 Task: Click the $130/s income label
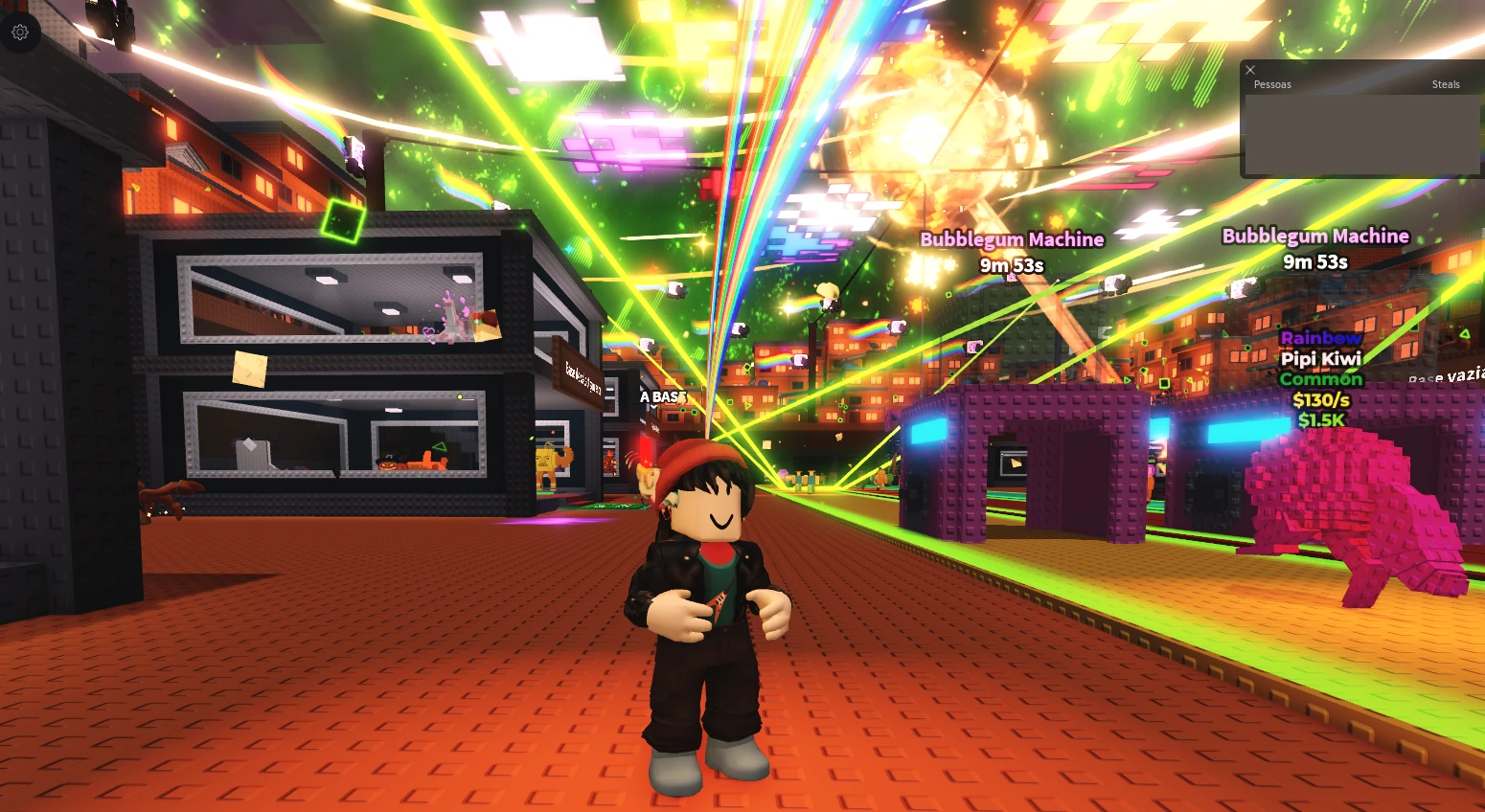pos(1321,400)
